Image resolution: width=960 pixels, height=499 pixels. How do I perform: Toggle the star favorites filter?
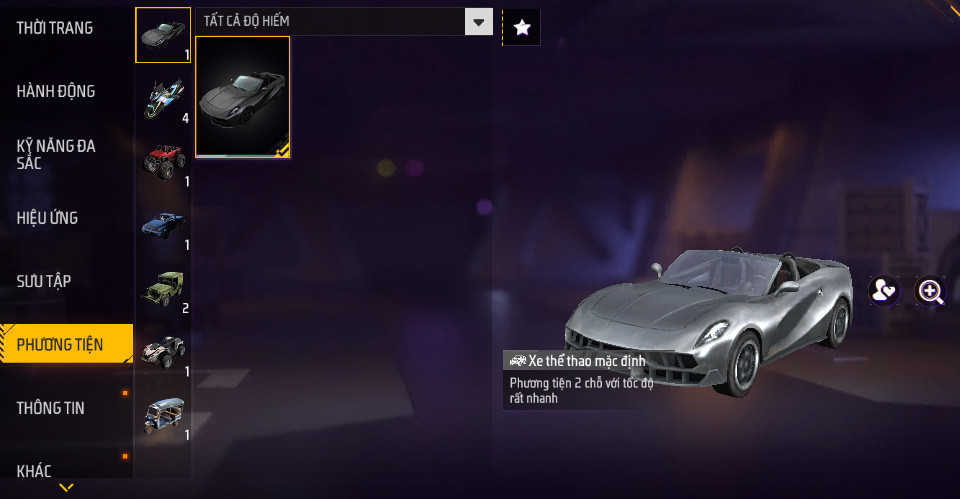pos(521,27)
